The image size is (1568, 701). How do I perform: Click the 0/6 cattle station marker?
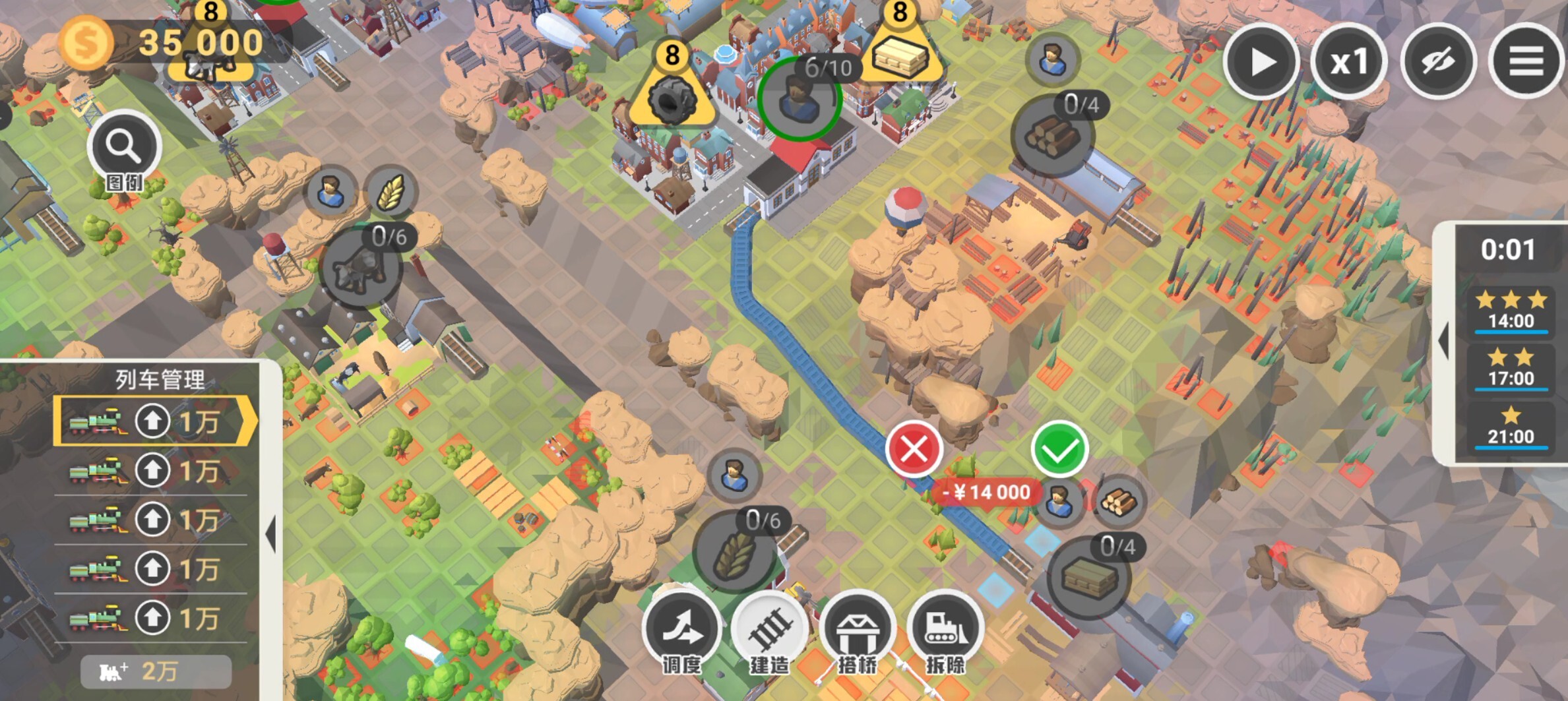360,268
